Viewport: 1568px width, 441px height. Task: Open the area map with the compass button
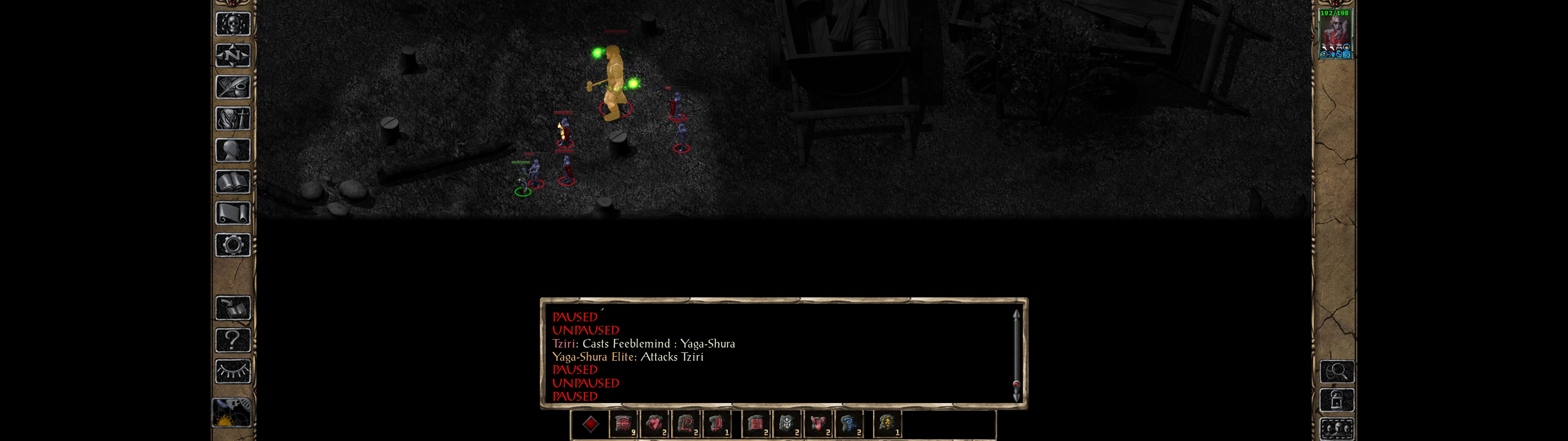pyautogui.click(x=232, y=55)
